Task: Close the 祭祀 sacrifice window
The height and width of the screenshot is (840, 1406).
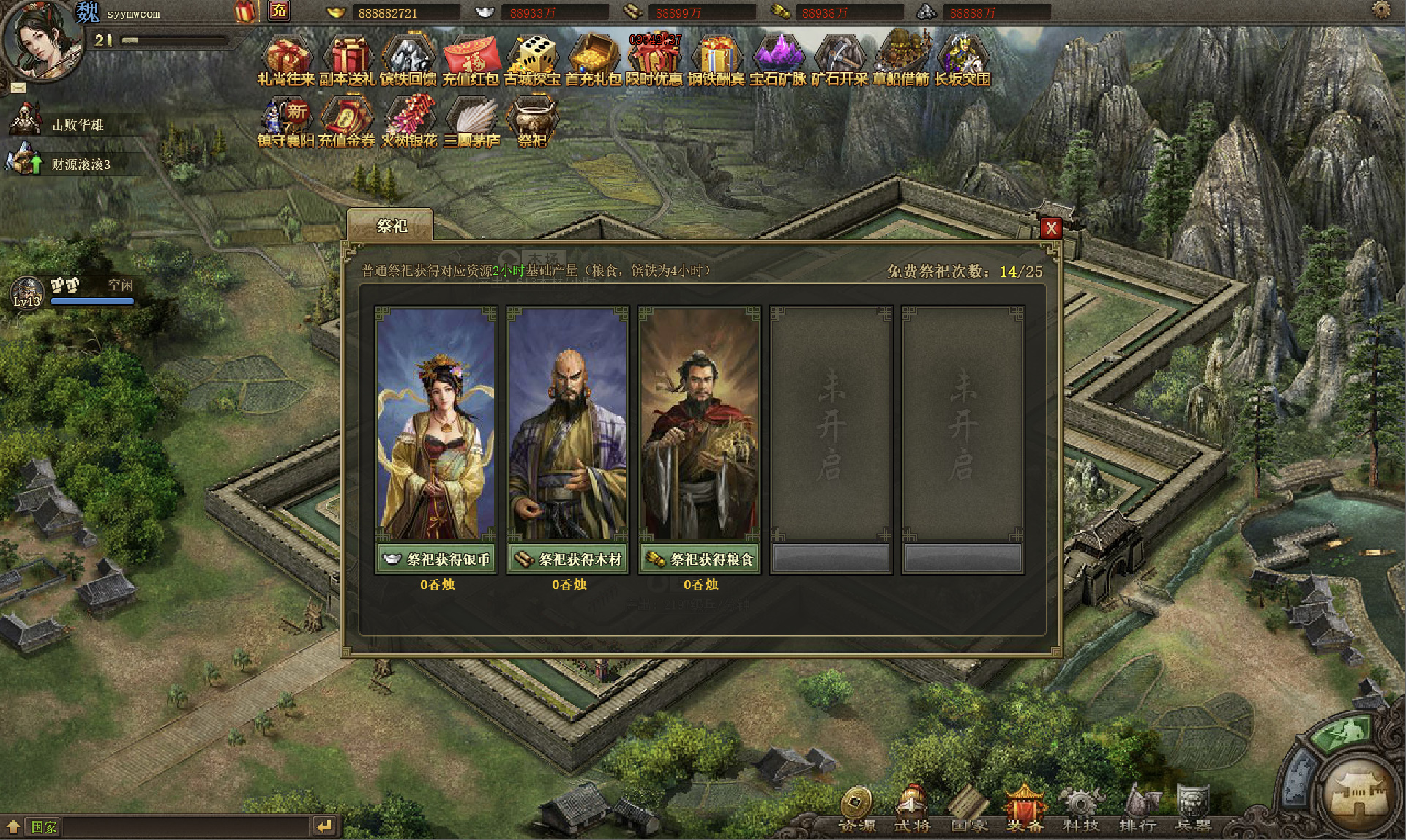Action: click(1050, 228)
